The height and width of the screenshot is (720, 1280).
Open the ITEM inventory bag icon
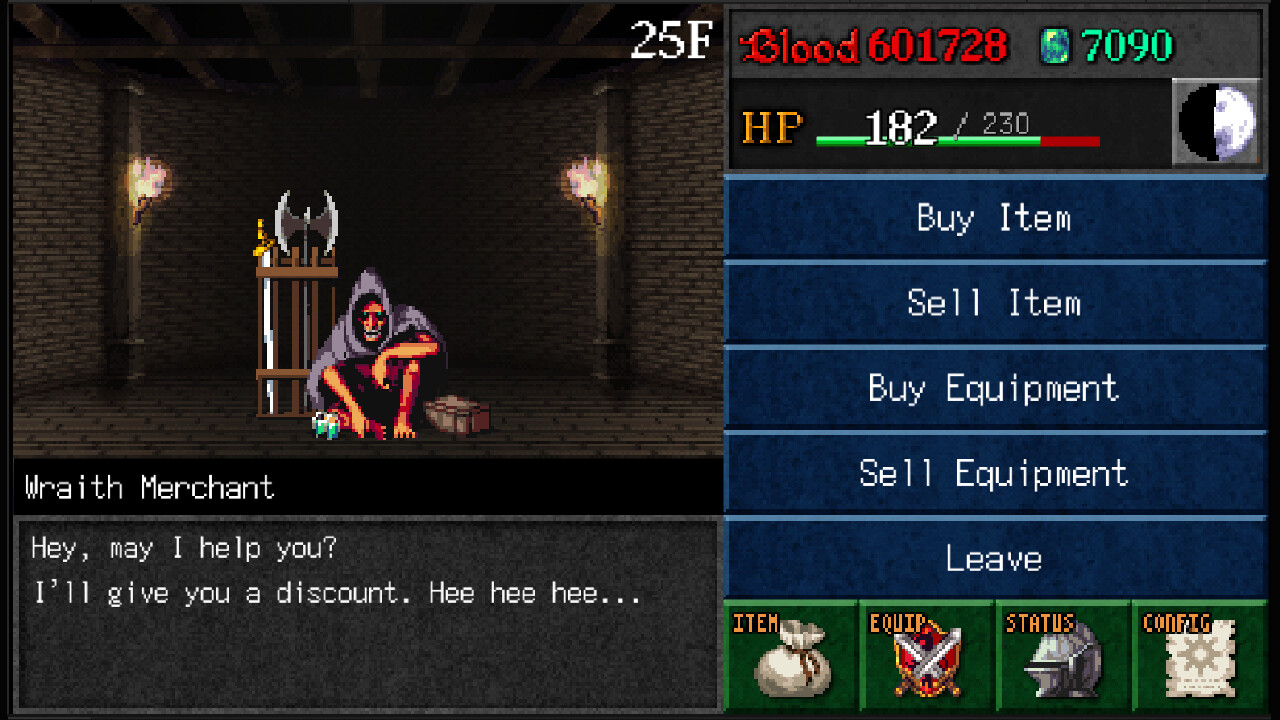(x=793, y=660)
